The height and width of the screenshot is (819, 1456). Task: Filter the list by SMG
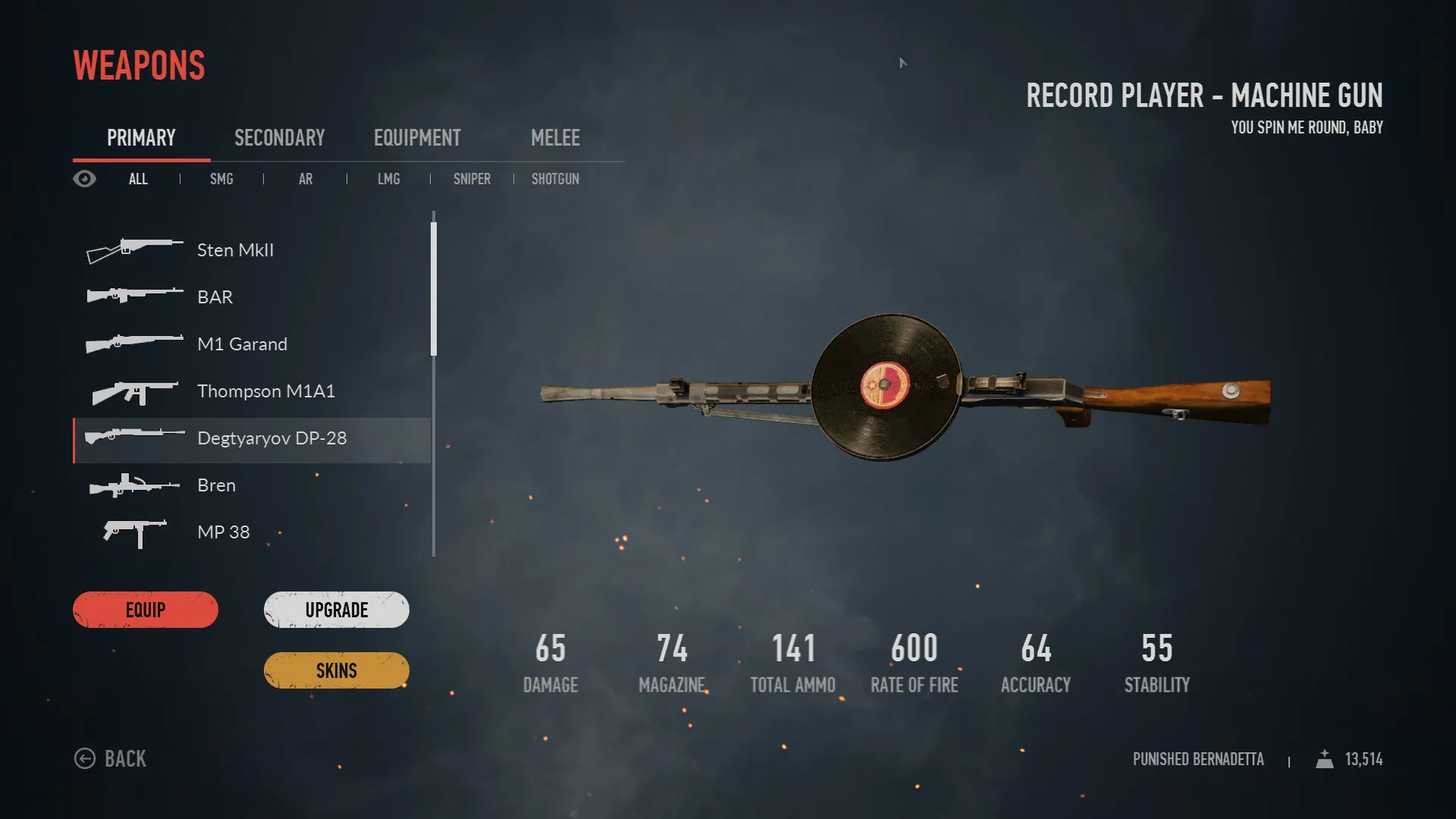tap(221, 179)
